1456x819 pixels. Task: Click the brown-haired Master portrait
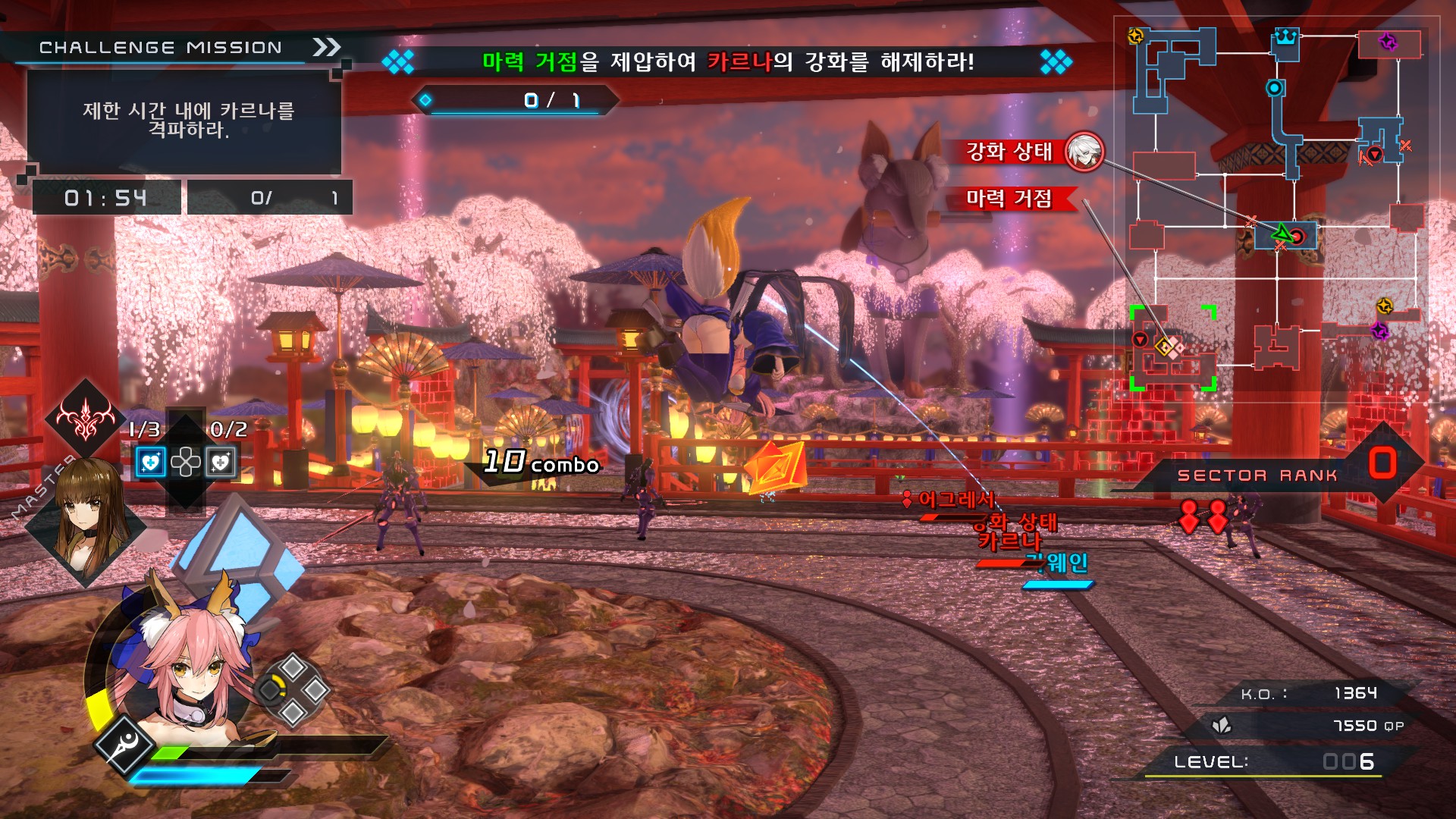tap(86, 515)
